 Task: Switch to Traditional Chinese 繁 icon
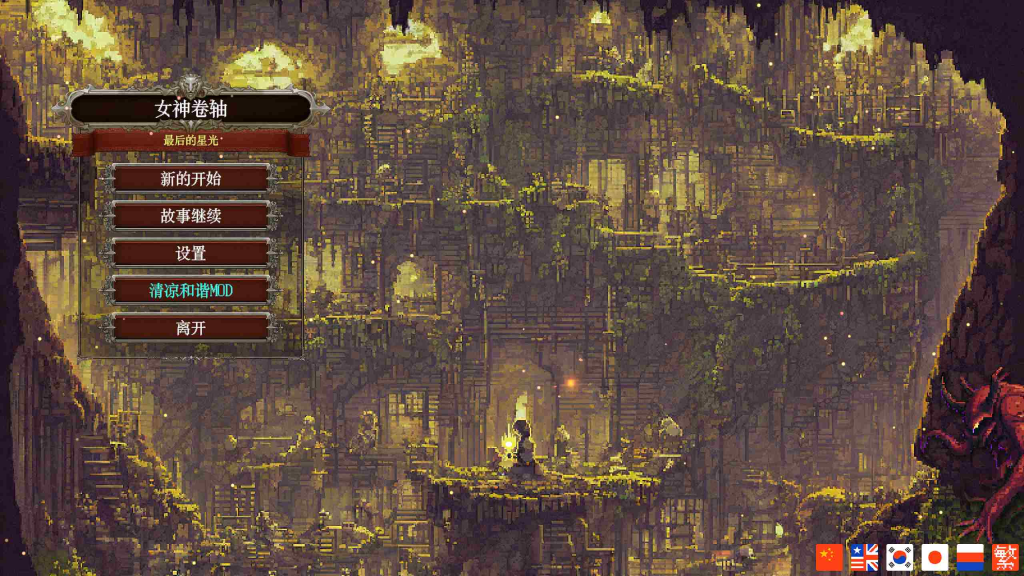[1005, 557]
